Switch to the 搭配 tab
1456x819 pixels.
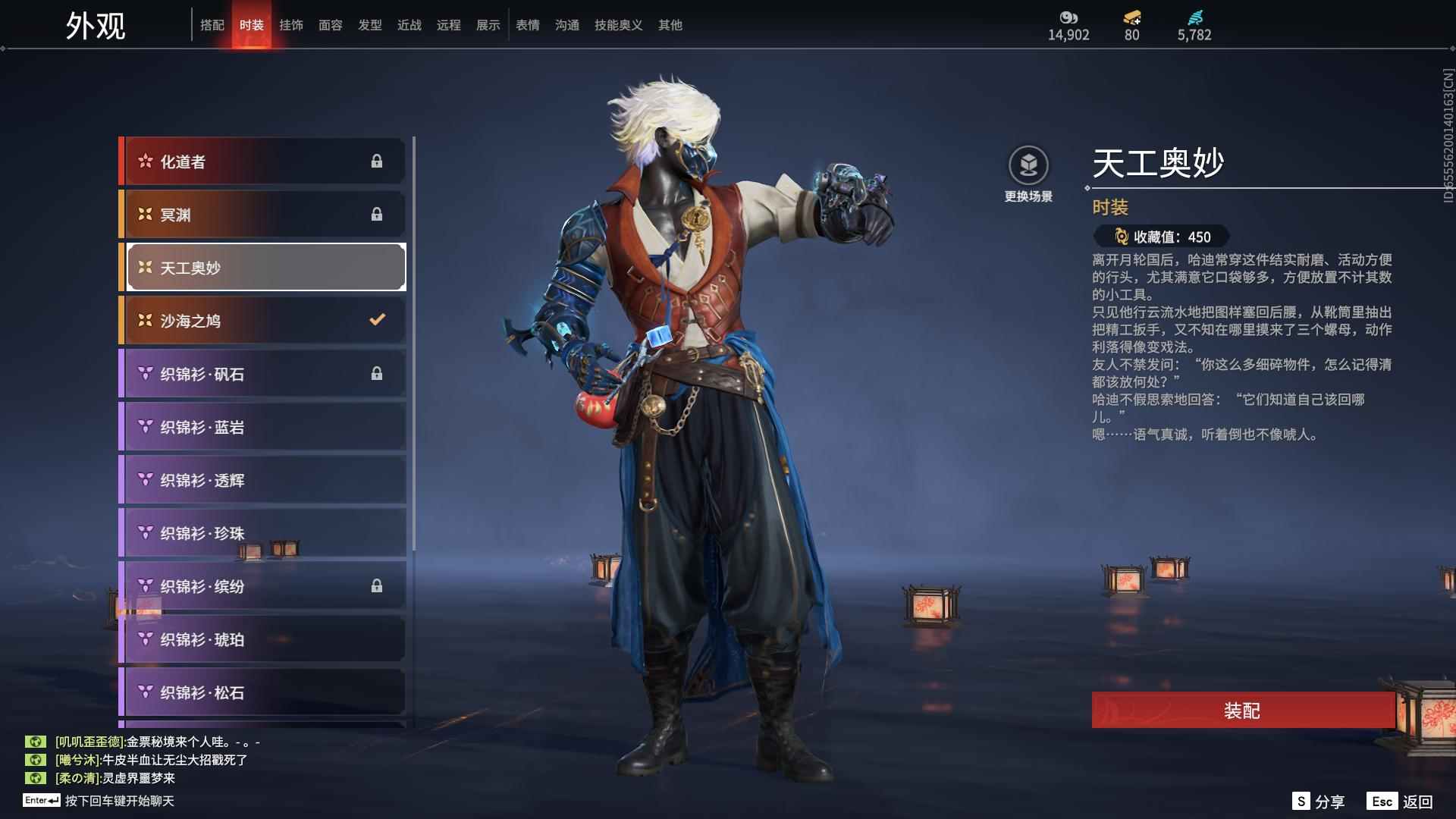click(212, 25)
